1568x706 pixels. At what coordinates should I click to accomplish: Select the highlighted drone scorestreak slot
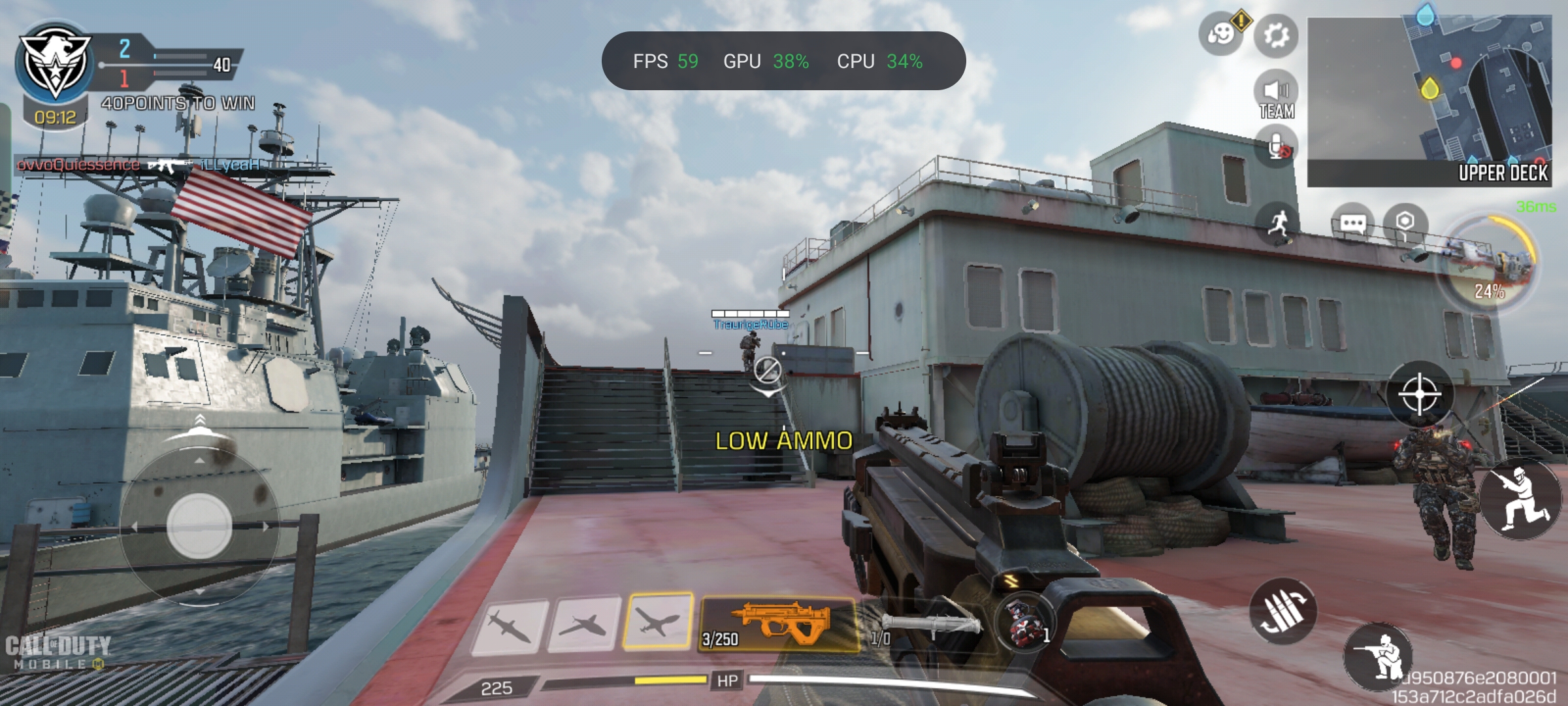(x=658, y=622)
